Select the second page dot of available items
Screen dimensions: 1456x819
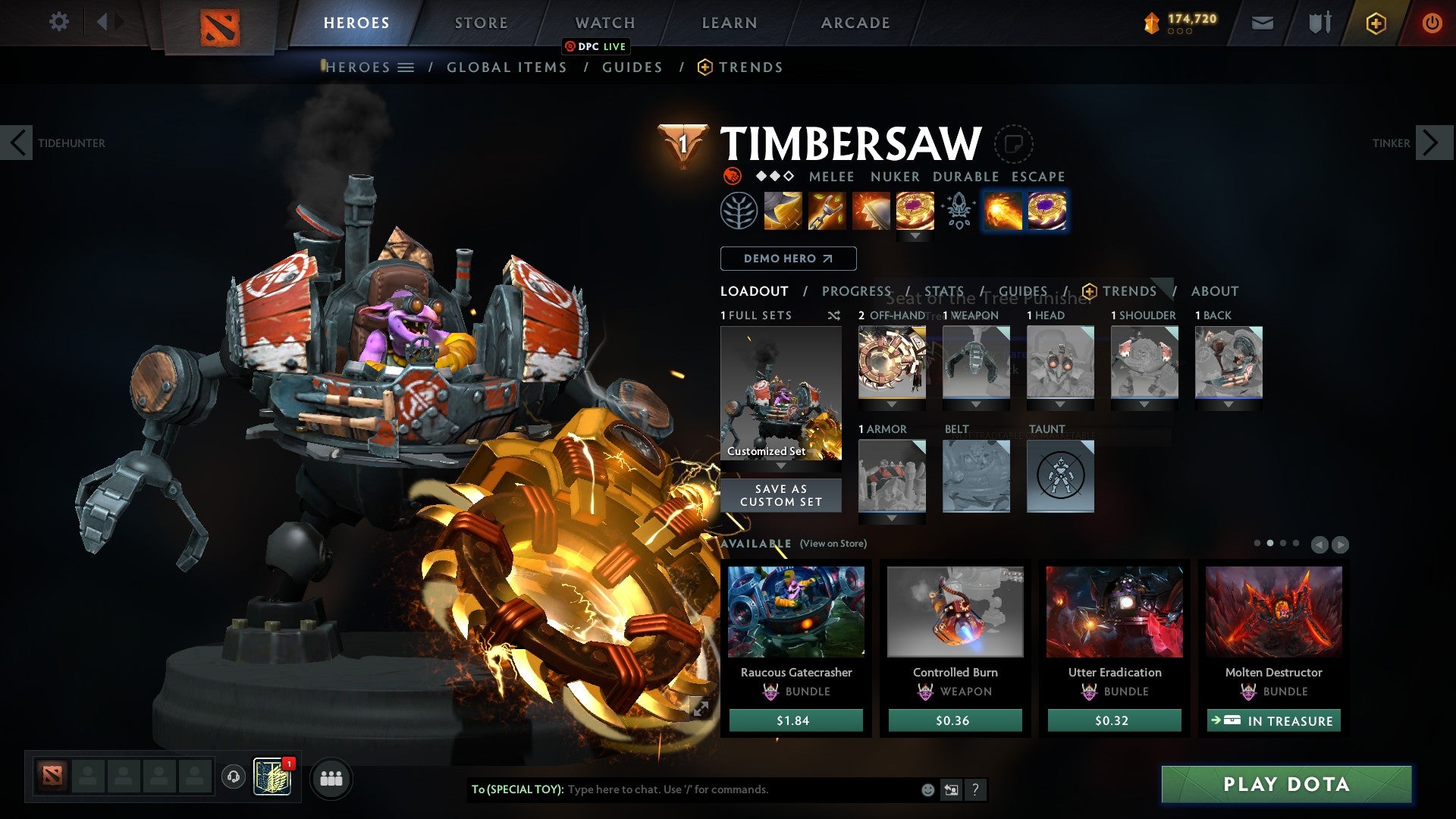(1269, 544)
